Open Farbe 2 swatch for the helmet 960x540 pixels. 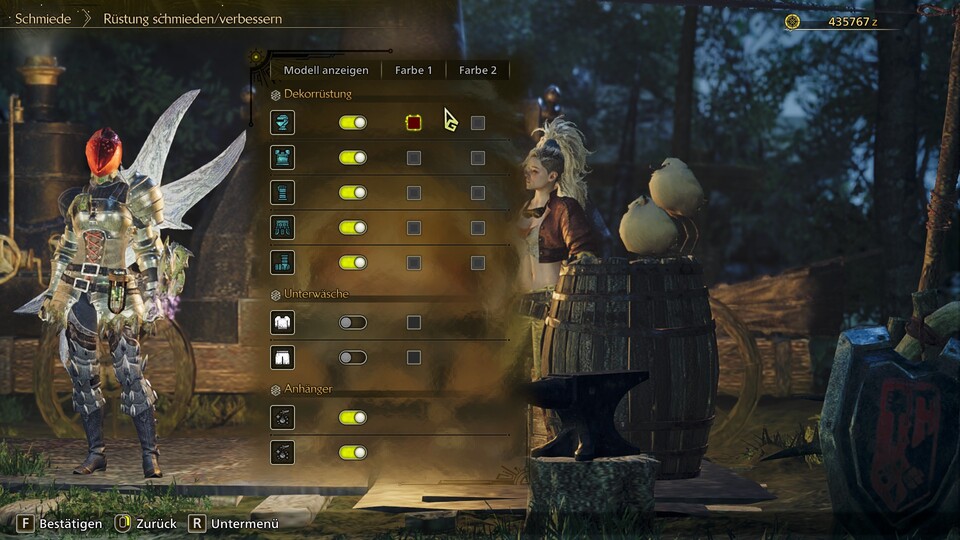(478, 122)
